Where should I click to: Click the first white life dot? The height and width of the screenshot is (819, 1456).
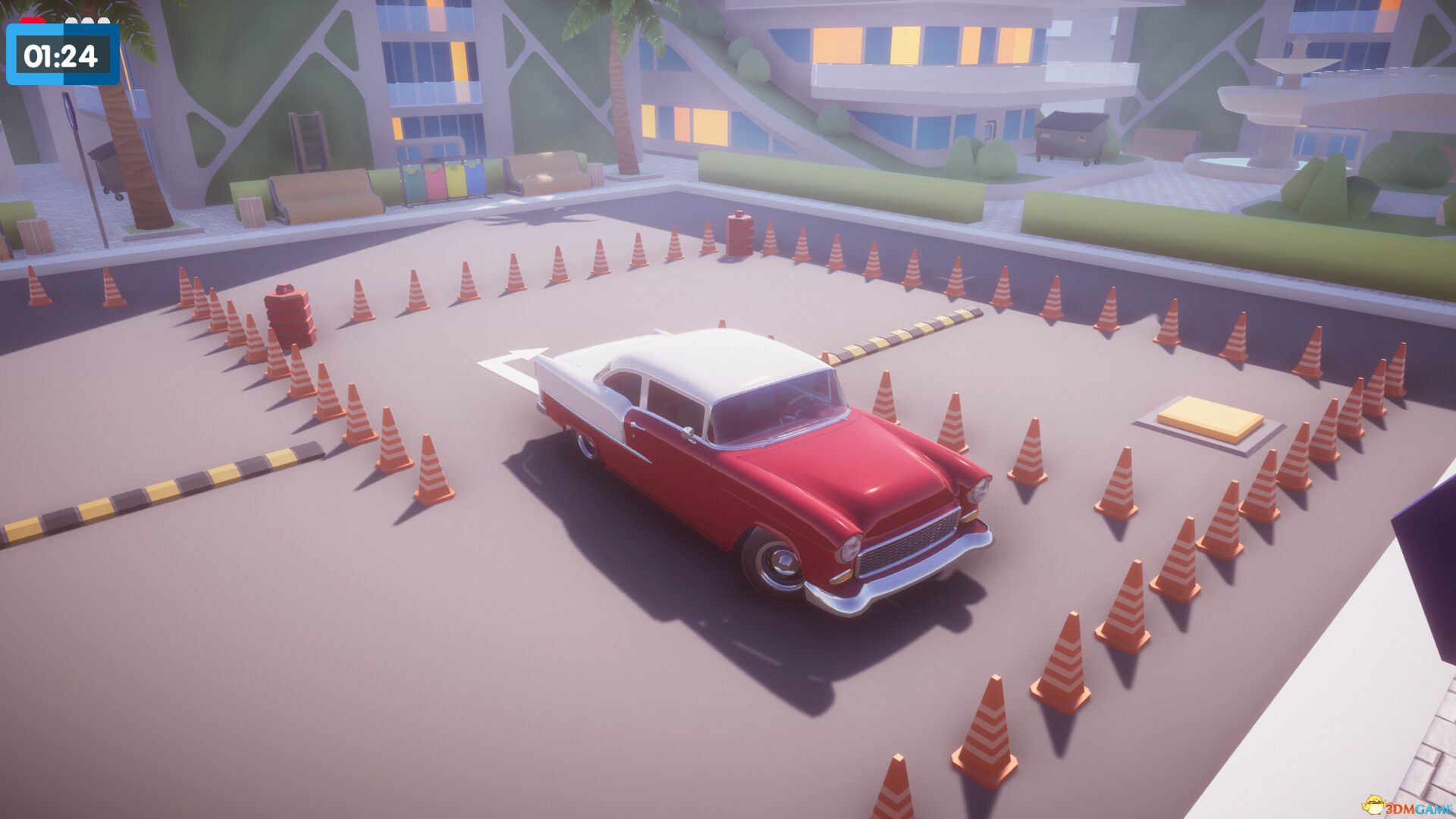tap(71, 20)
